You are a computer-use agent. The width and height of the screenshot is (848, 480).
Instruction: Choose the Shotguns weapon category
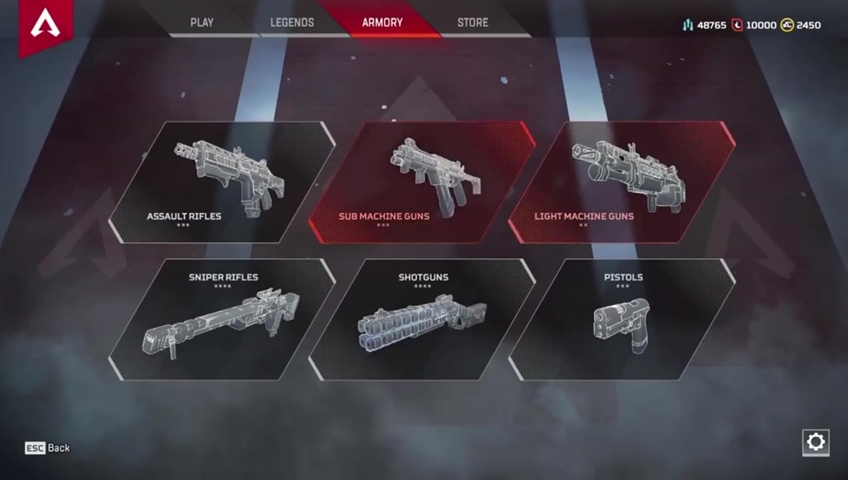click(x=421, y=320)
